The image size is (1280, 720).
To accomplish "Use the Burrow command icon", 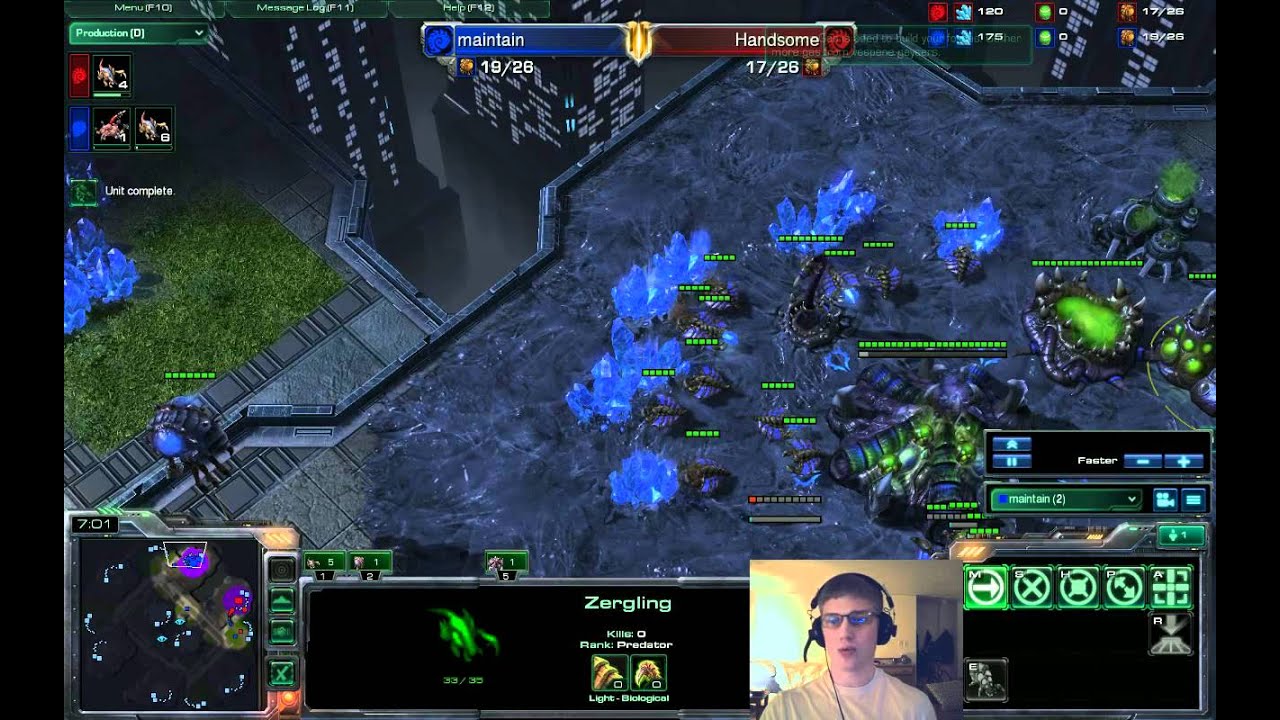I will point(1171,634).
